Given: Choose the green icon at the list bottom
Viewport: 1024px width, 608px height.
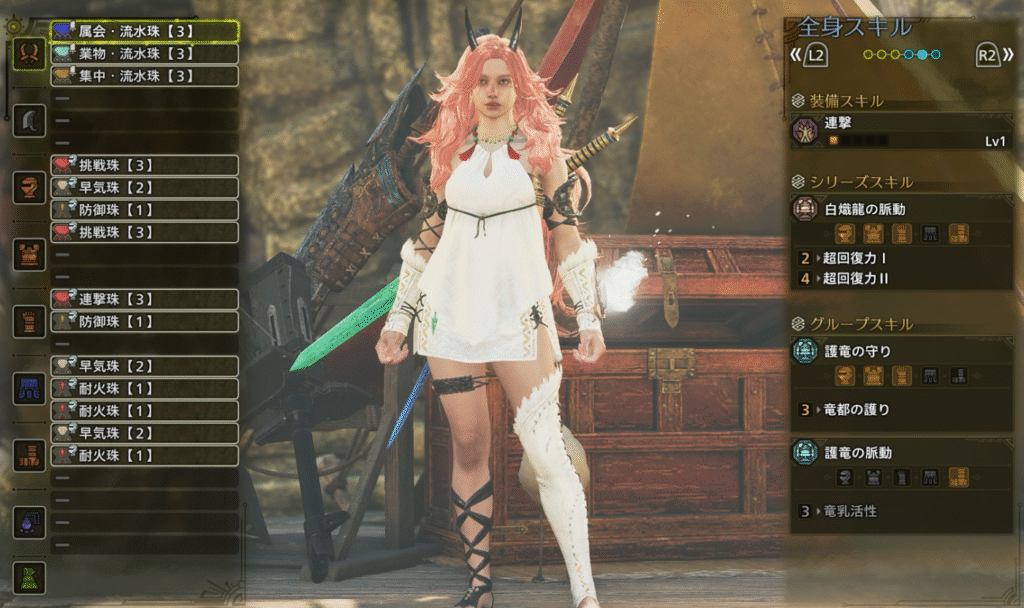Looking at the screenshot, I should click(28, 577).
